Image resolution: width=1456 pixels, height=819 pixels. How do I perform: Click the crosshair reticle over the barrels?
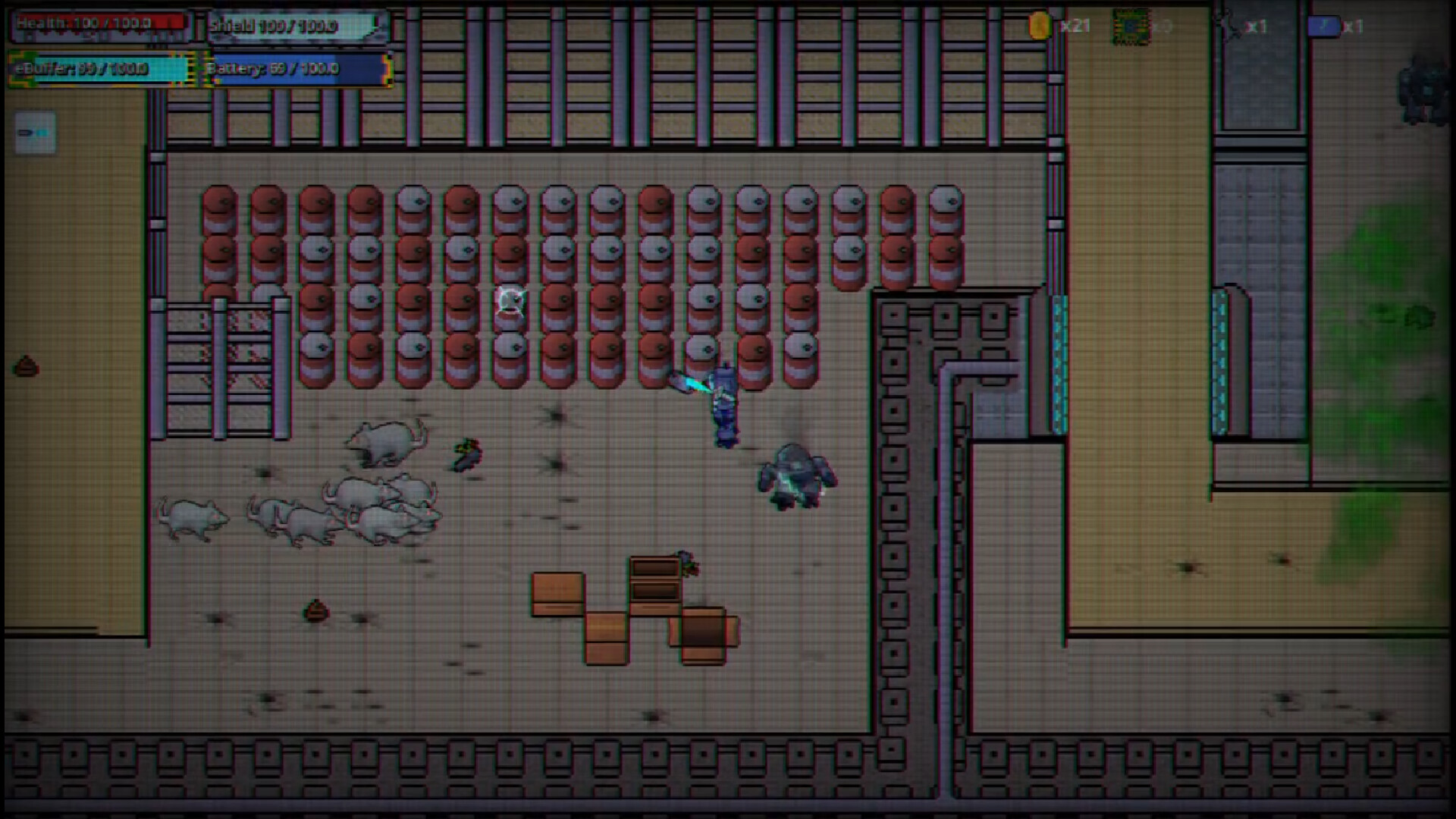(x=510, y=300)
